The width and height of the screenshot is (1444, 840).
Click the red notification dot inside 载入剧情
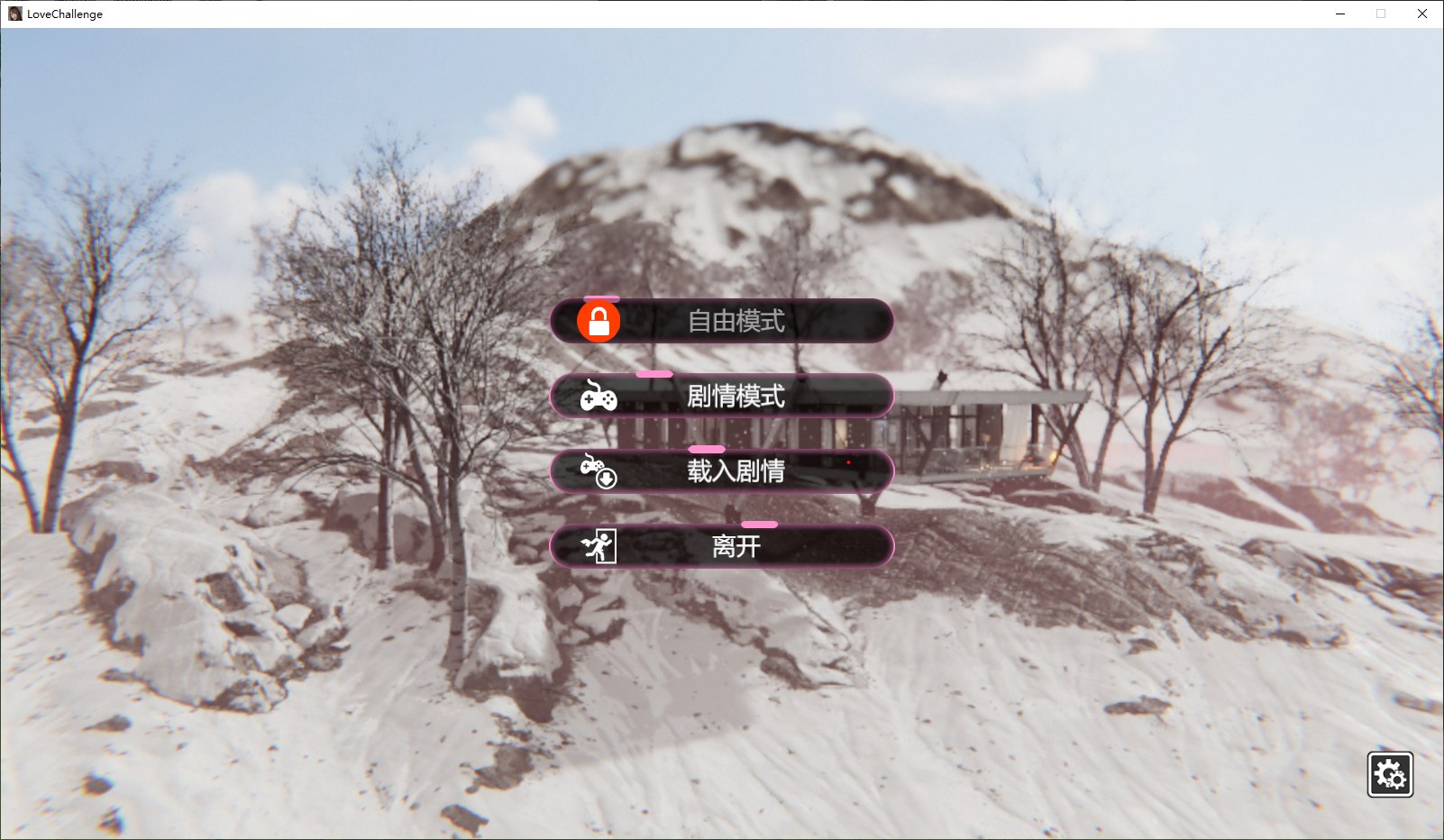pyautogui.click(x=847, y=461)
